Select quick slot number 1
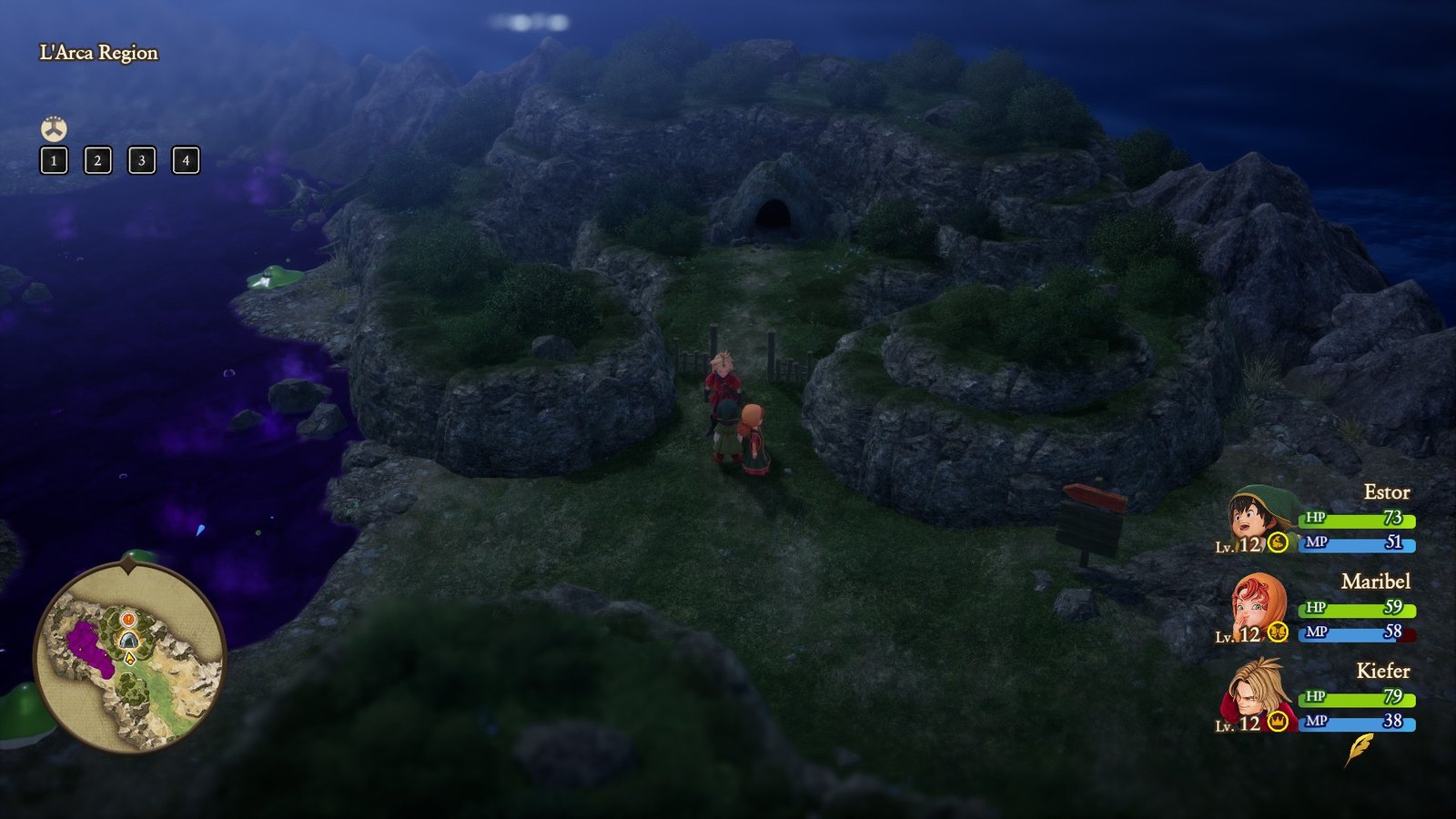The width and height of the screenshot is (1456, 819). (54, 161)
